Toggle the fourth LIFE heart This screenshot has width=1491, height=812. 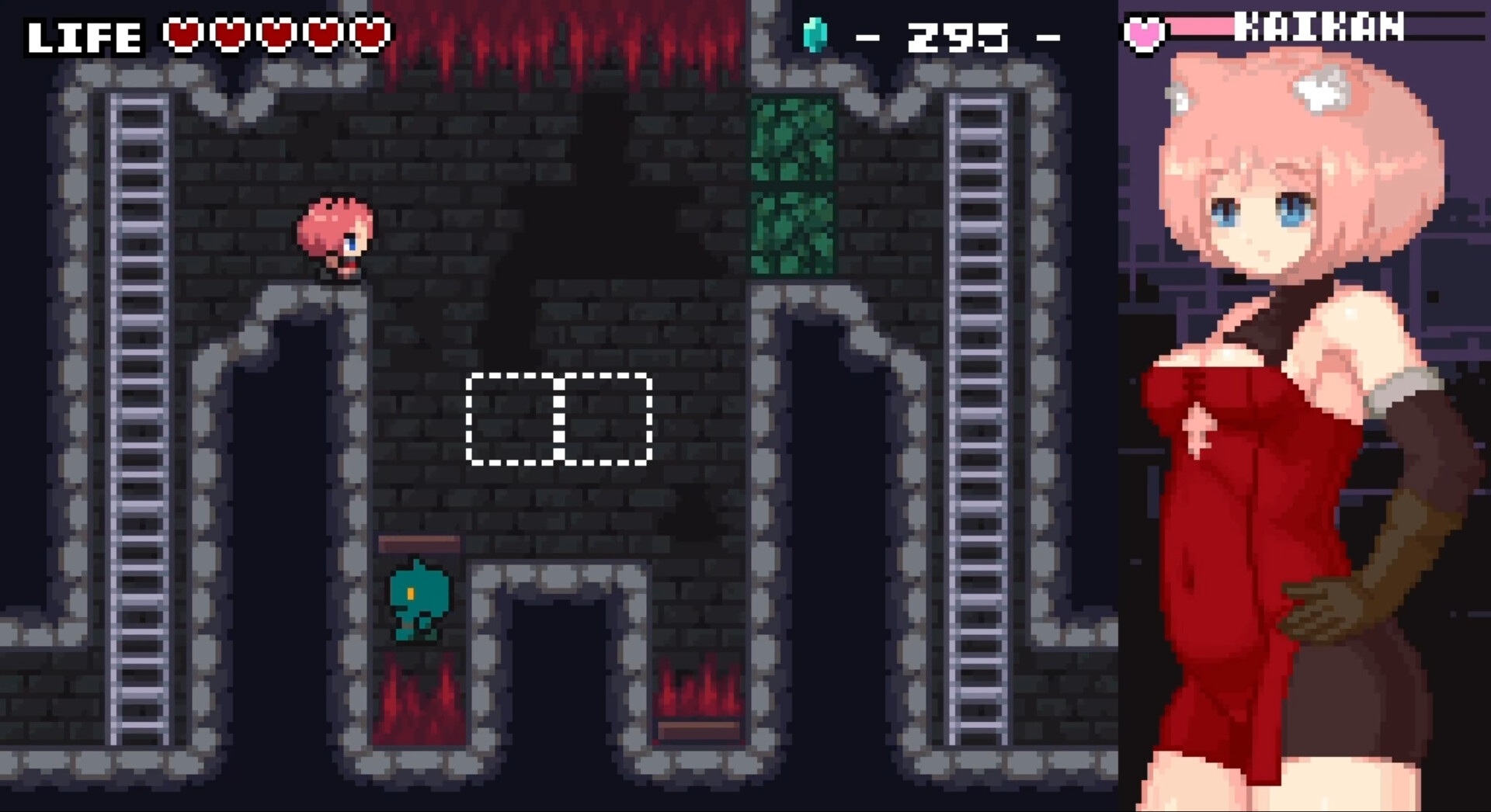(x=321, y=33)
